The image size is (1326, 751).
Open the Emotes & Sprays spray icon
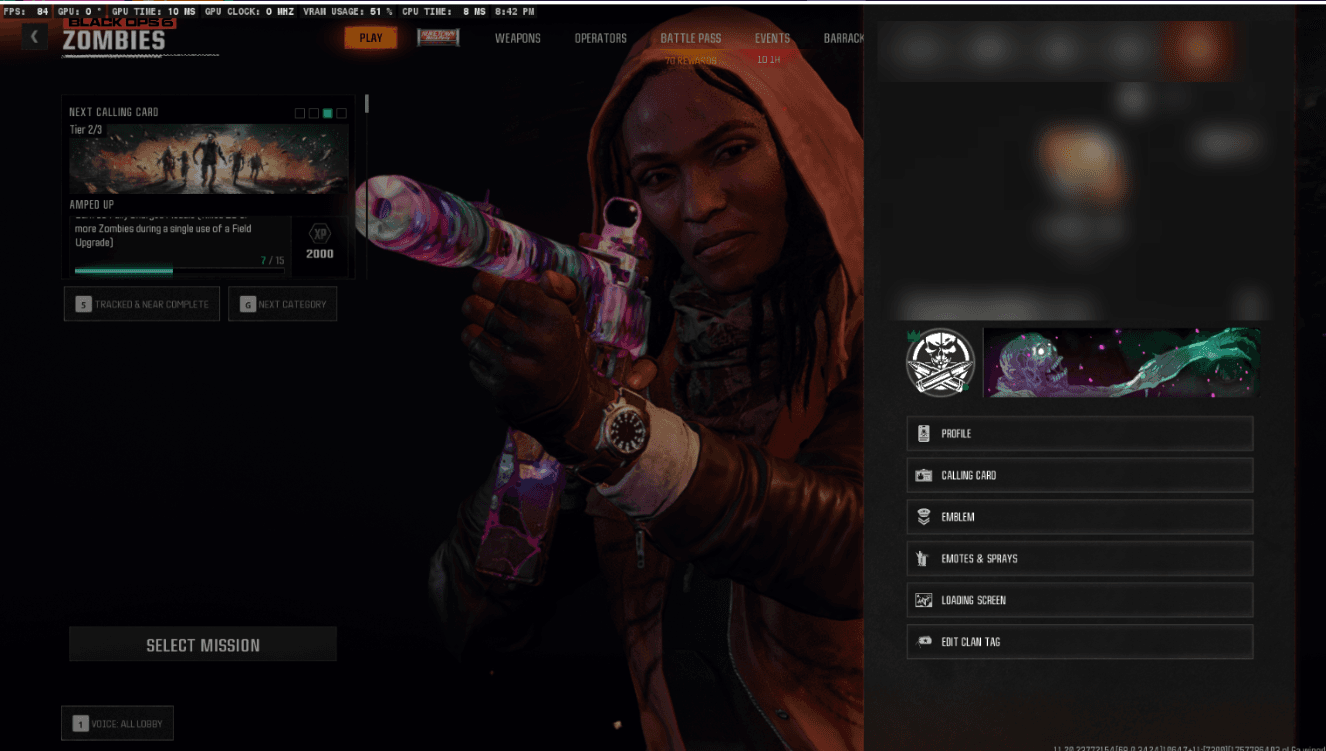(x=923, y=558)
